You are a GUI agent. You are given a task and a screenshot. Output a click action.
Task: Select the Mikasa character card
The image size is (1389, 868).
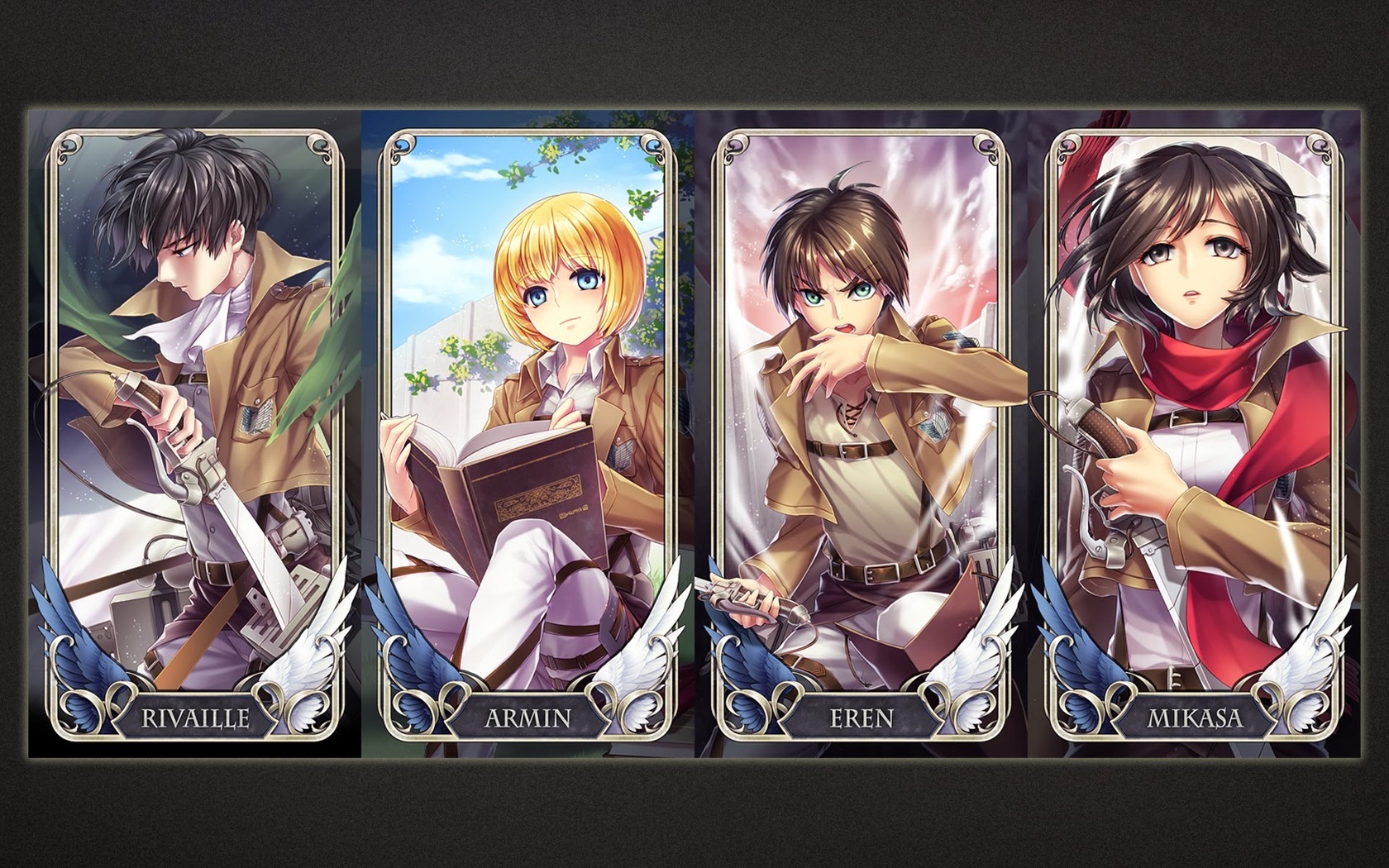point(1194,430)
